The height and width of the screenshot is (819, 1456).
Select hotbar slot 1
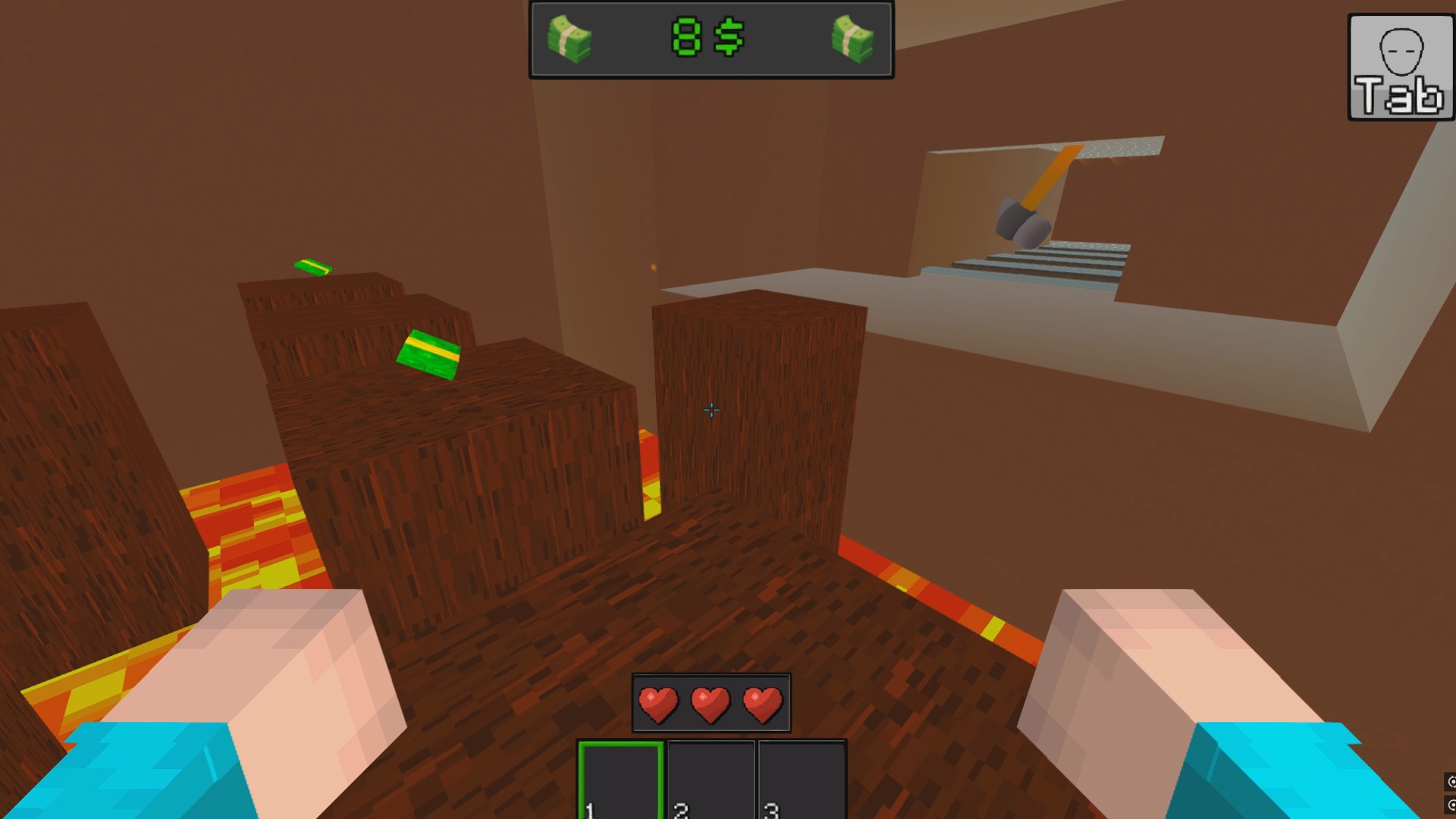click(623, 781)
